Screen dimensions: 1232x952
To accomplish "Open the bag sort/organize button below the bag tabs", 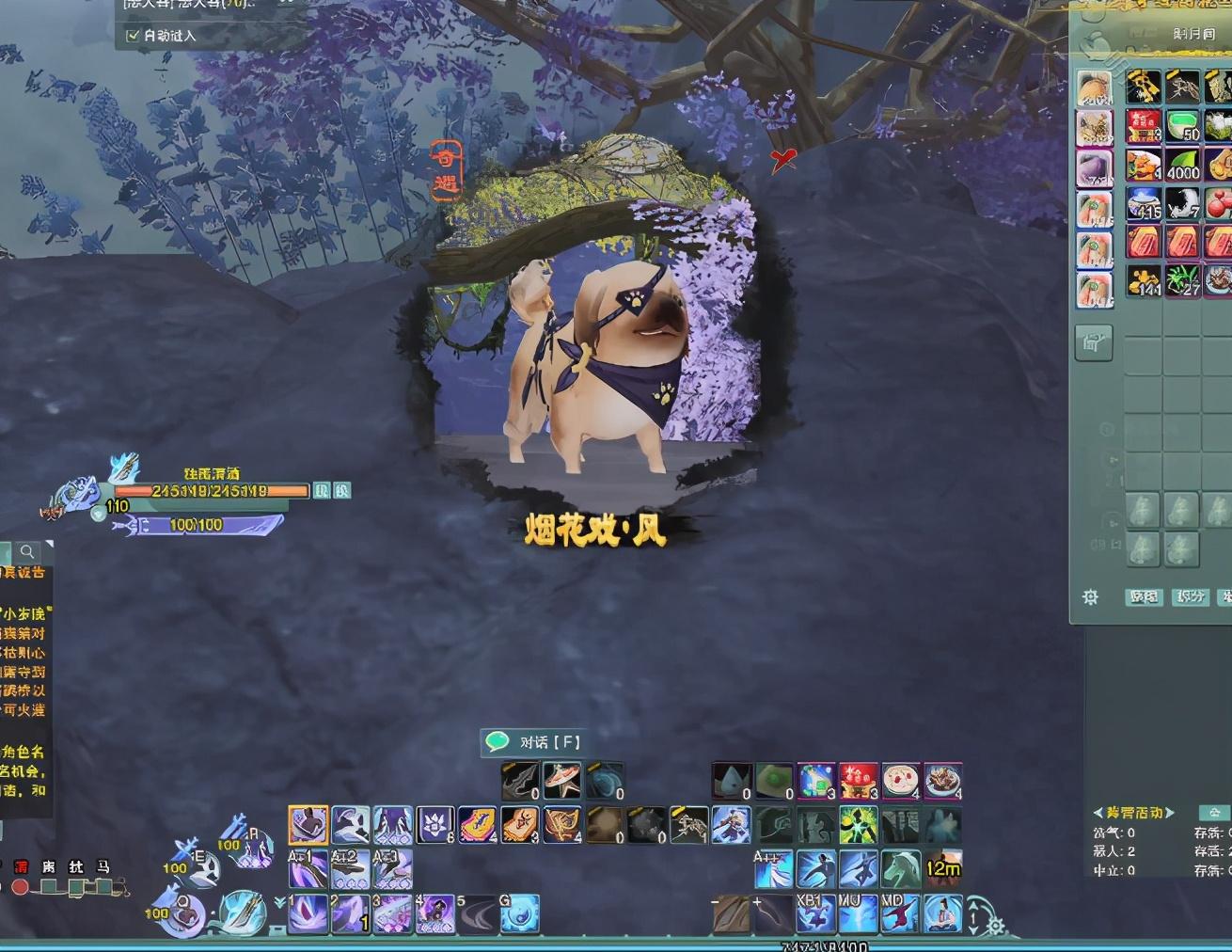I will pyautogui.click(x=1094, y=342).
